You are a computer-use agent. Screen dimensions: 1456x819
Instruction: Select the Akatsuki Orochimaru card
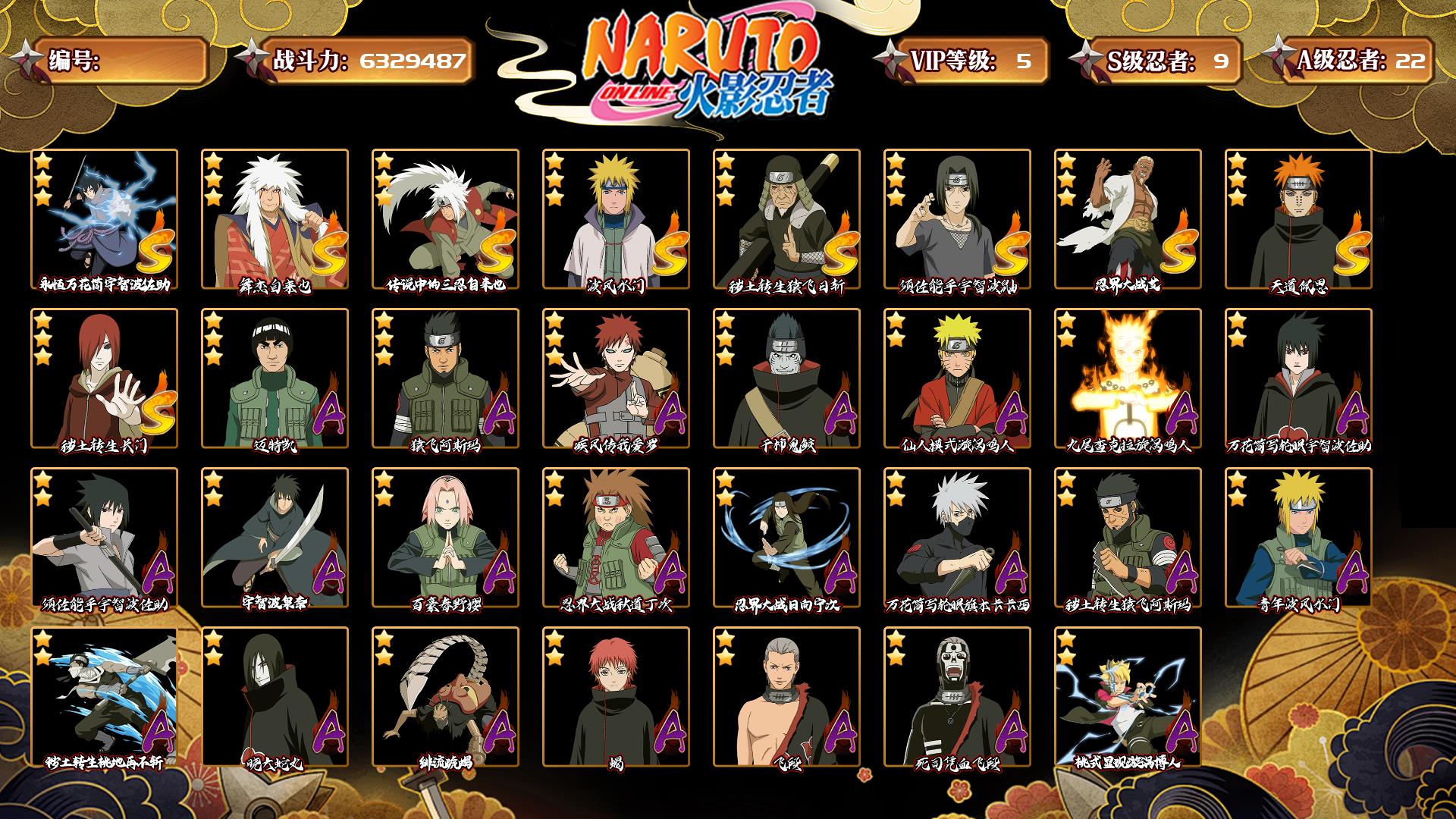click(275, 696)
